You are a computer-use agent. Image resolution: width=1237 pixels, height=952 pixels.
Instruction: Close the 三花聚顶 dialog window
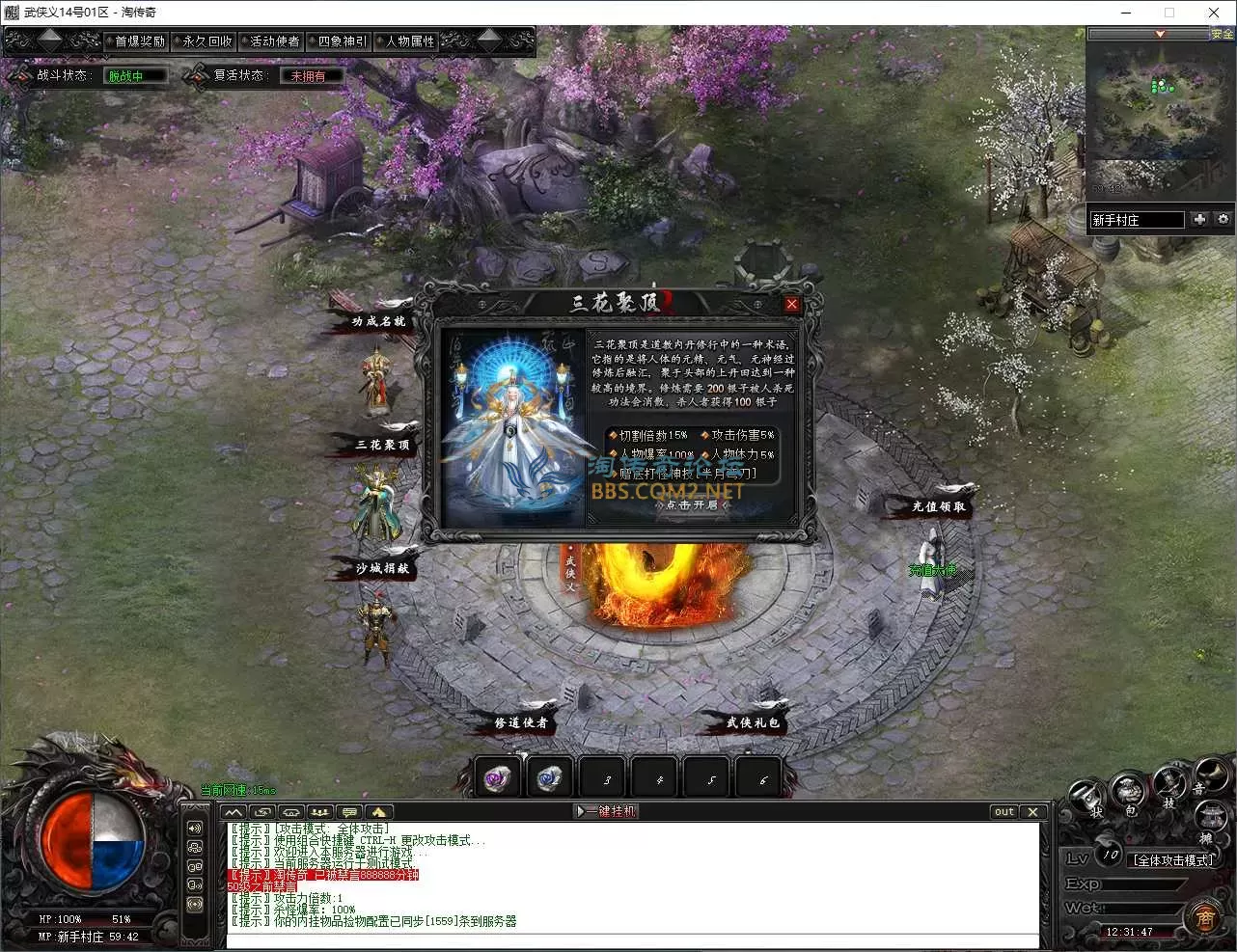coord(792,305)
